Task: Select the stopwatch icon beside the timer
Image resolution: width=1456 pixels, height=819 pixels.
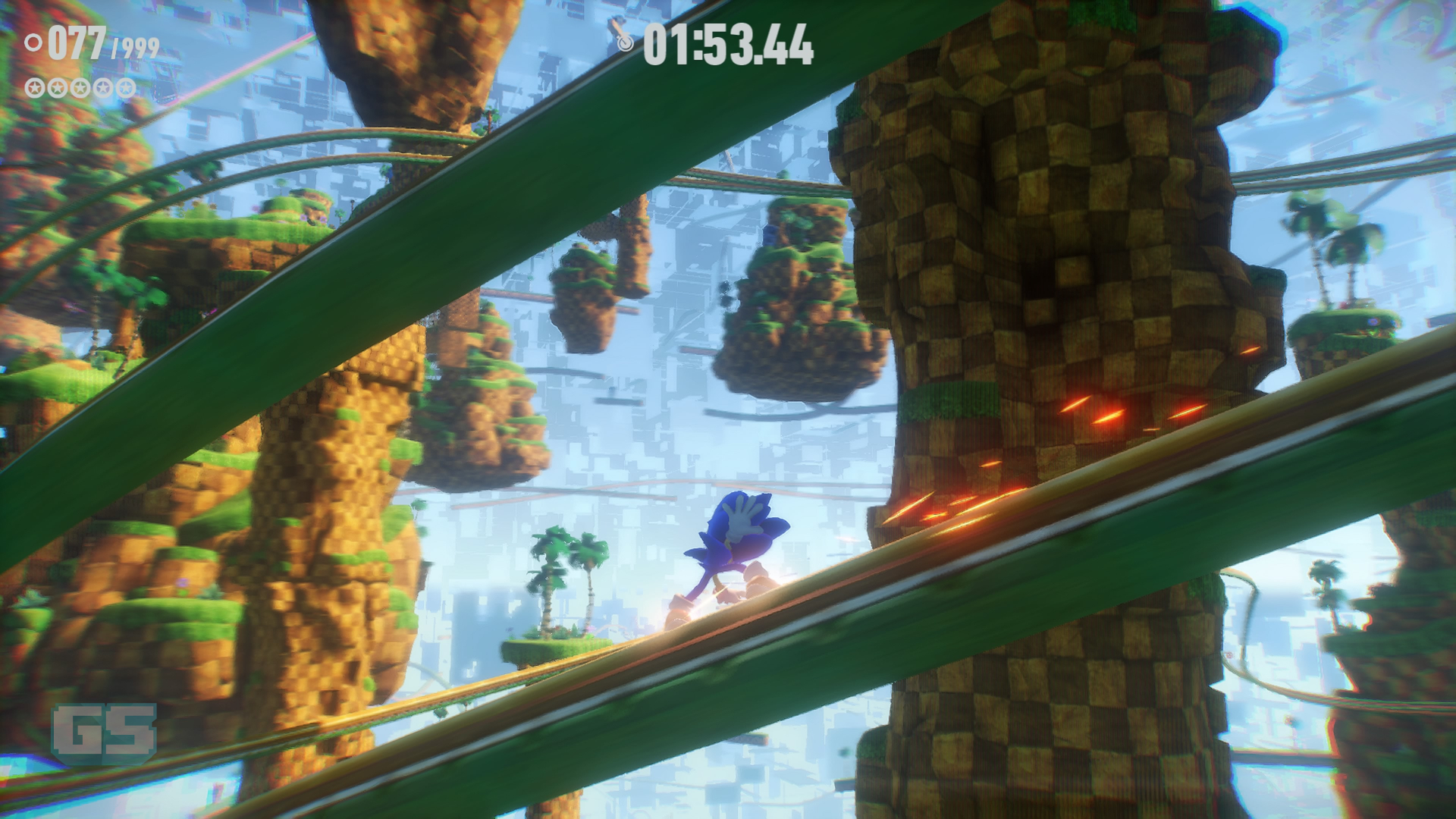Action: click(x=625, y=44)
